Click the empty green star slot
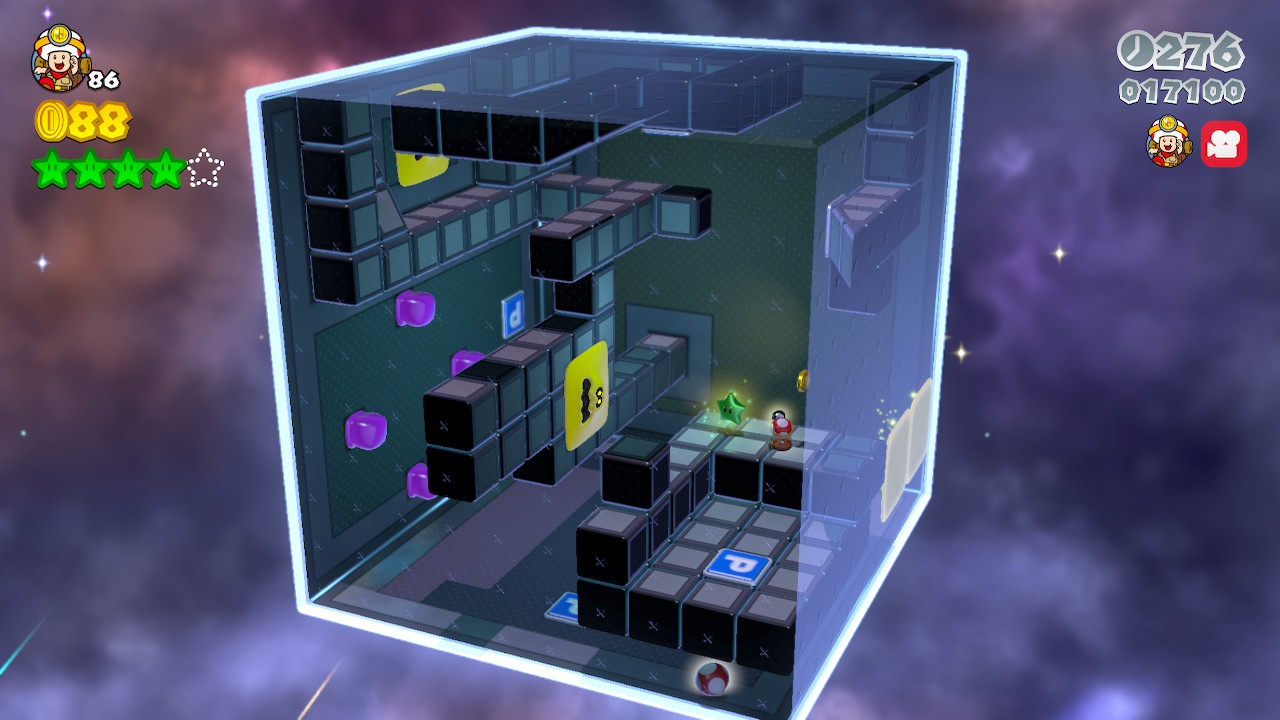This screenshot has height=720, width=1280. pos(205,169)
